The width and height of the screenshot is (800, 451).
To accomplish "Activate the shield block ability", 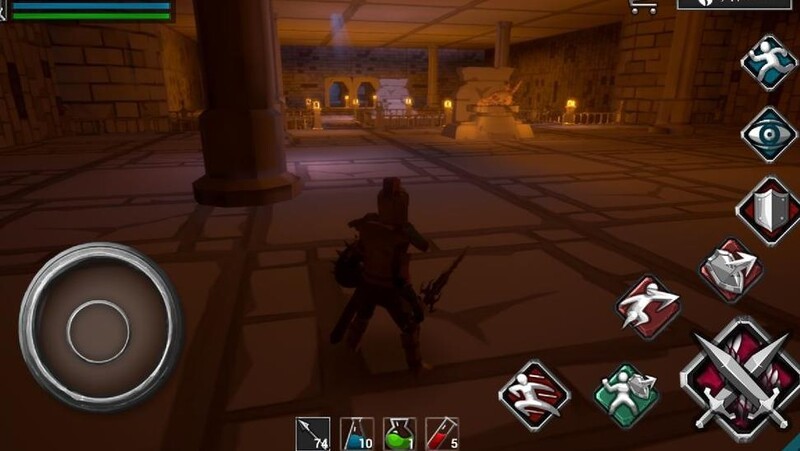I will tap(766, 209).
